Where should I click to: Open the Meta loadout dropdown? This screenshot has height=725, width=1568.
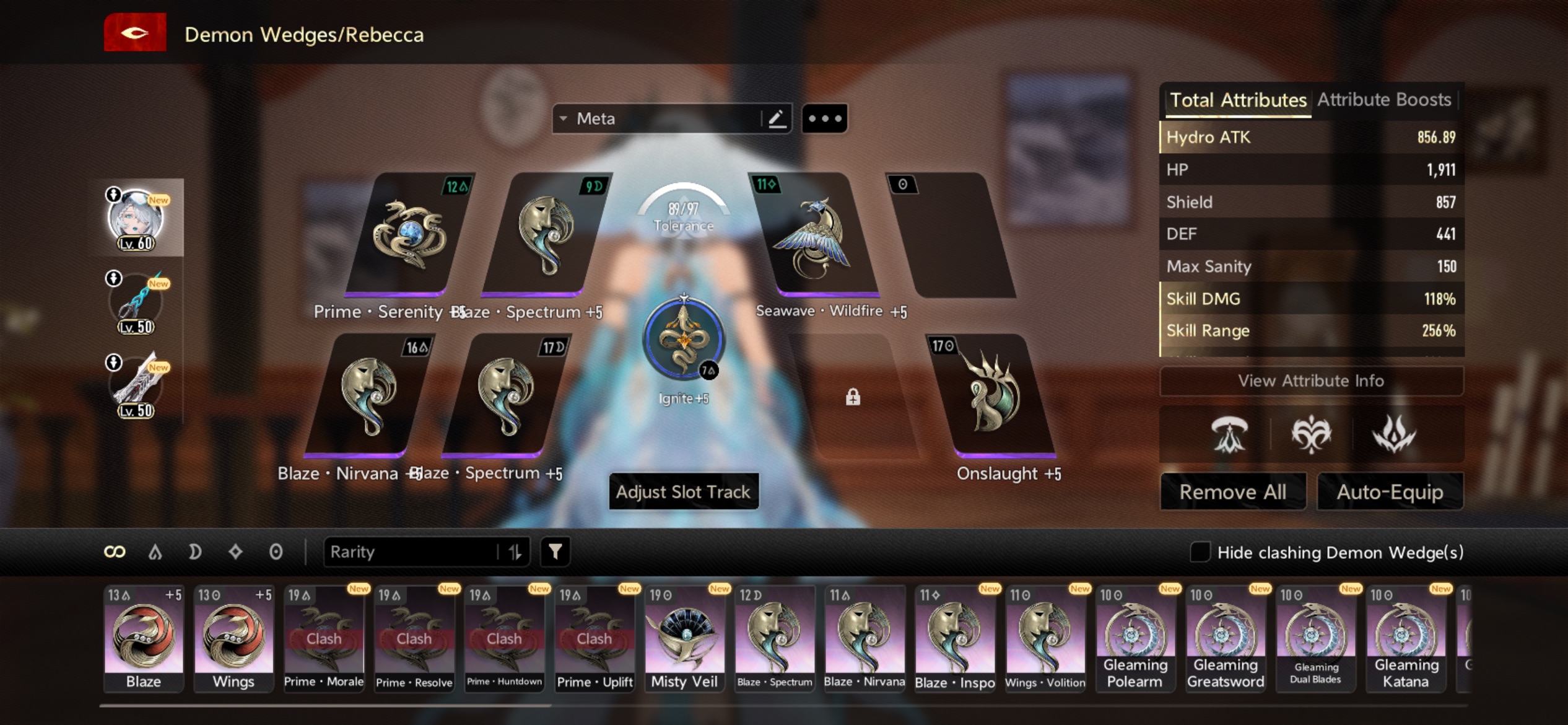point(656,118)
